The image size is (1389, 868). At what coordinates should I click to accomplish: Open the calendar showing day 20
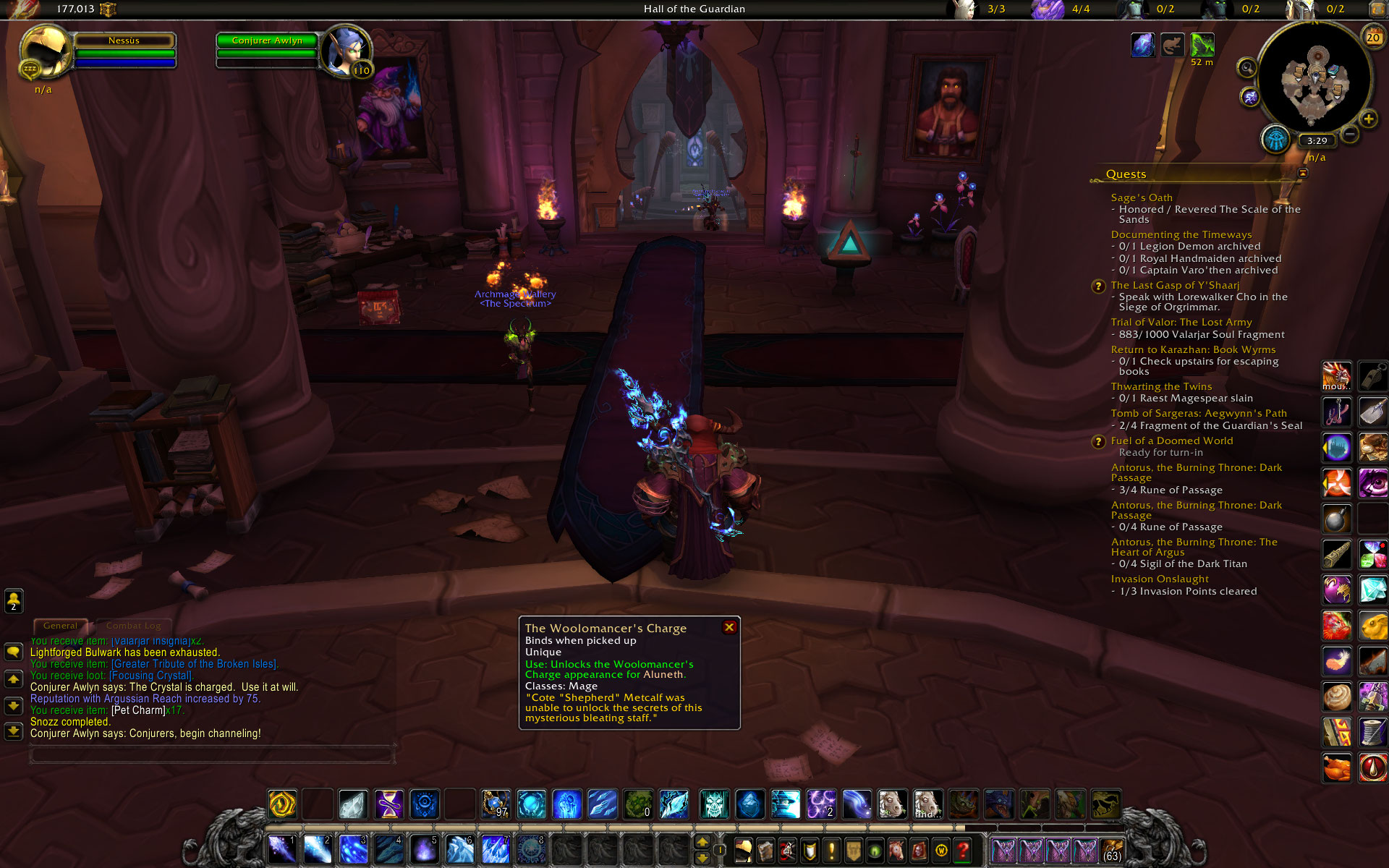[x=1372, y=37]
